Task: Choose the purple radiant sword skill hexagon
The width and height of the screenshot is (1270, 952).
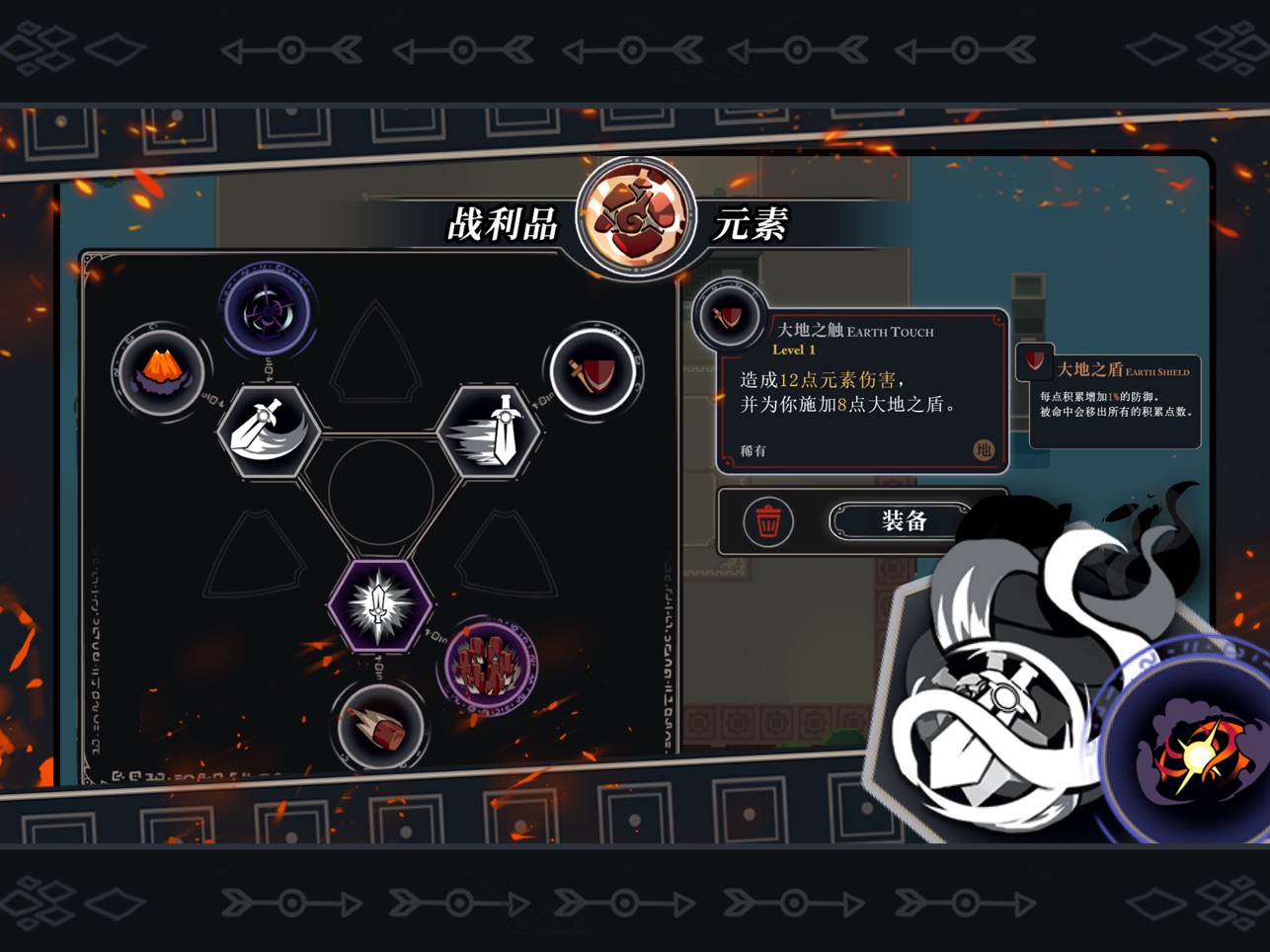Action: pyautogui.click(x=379, y=605)
